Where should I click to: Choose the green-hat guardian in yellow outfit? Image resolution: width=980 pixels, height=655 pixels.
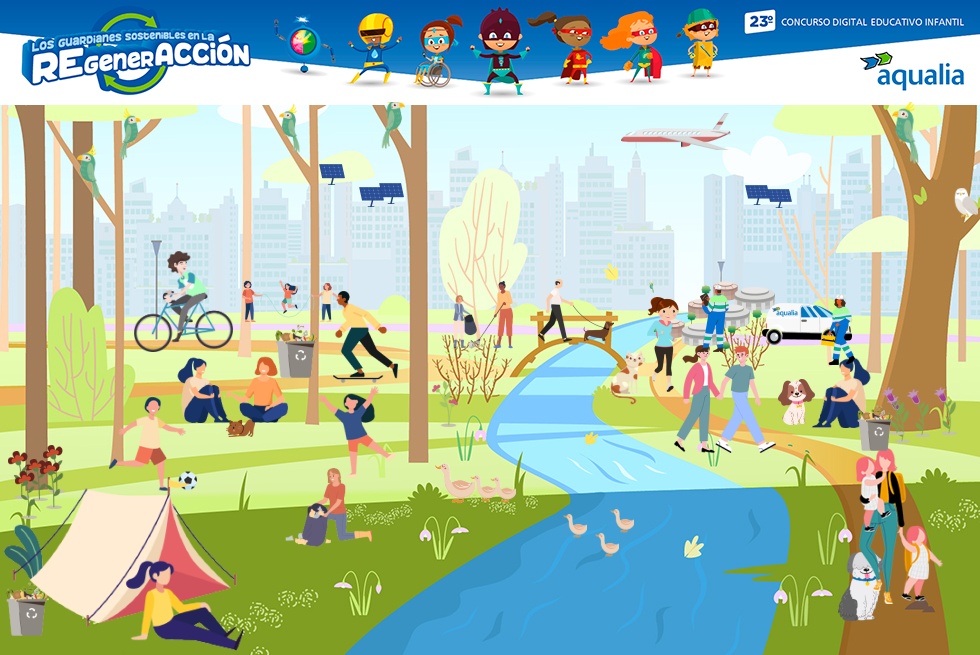tap(701, 42)
